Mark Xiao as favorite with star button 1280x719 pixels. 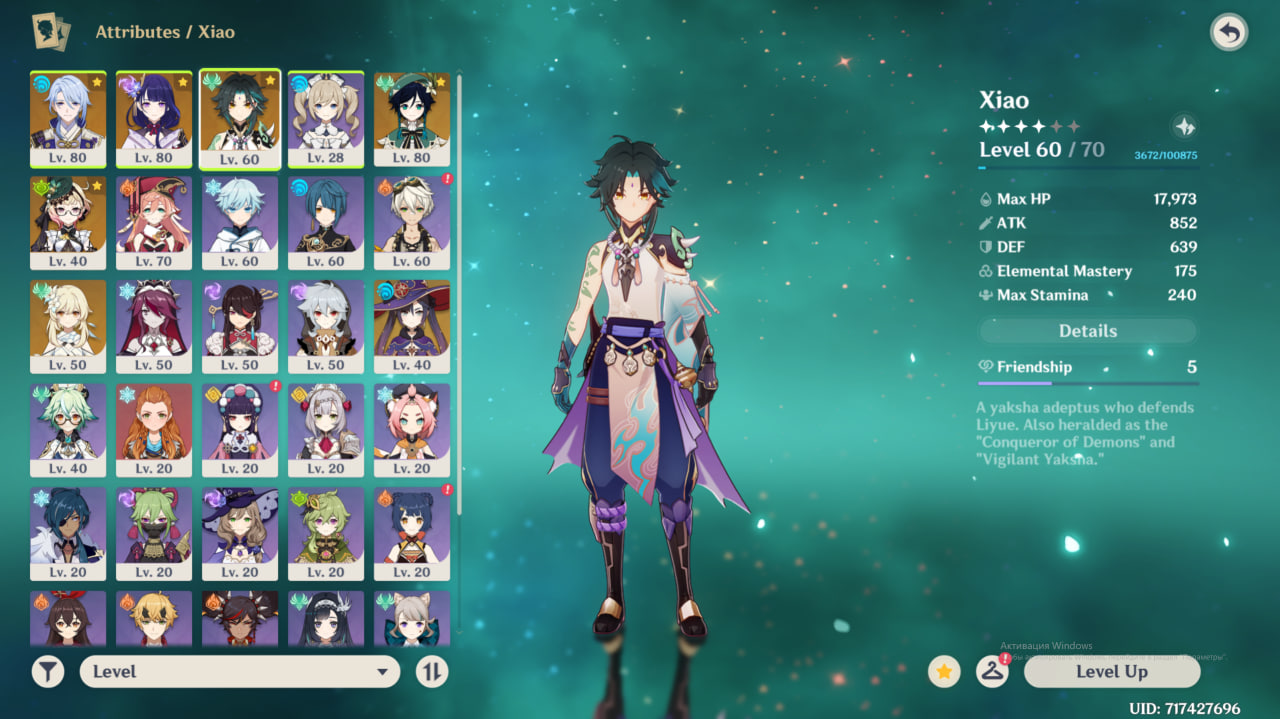[x=944, y=671]
